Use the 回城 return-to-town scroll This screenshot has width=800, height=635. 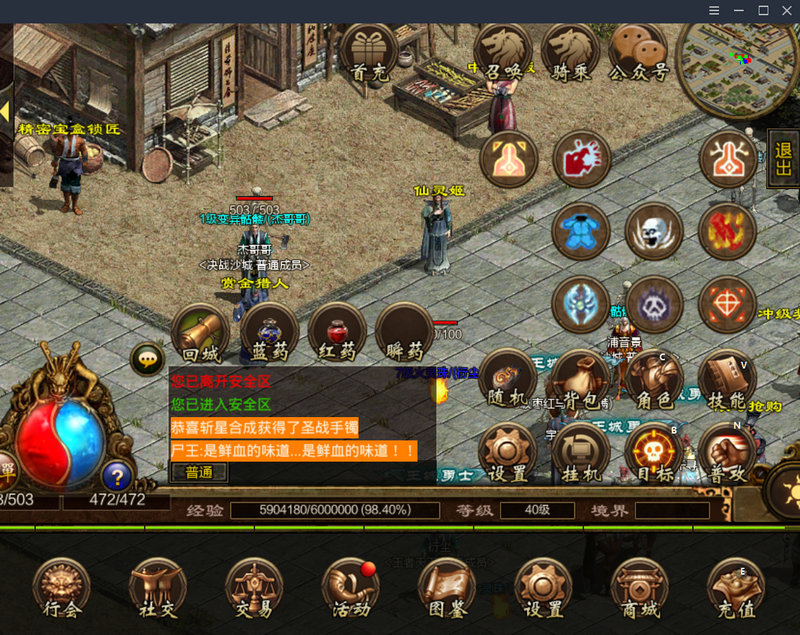click(202, 334)
